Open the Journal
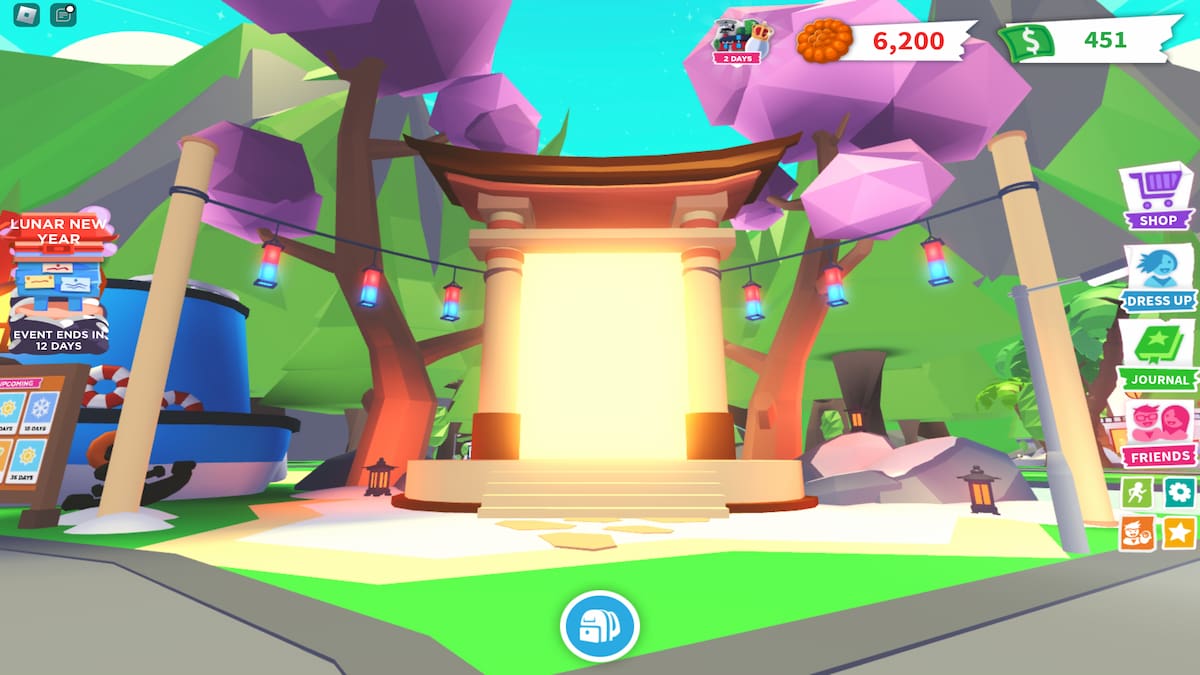 [1158, 356]
